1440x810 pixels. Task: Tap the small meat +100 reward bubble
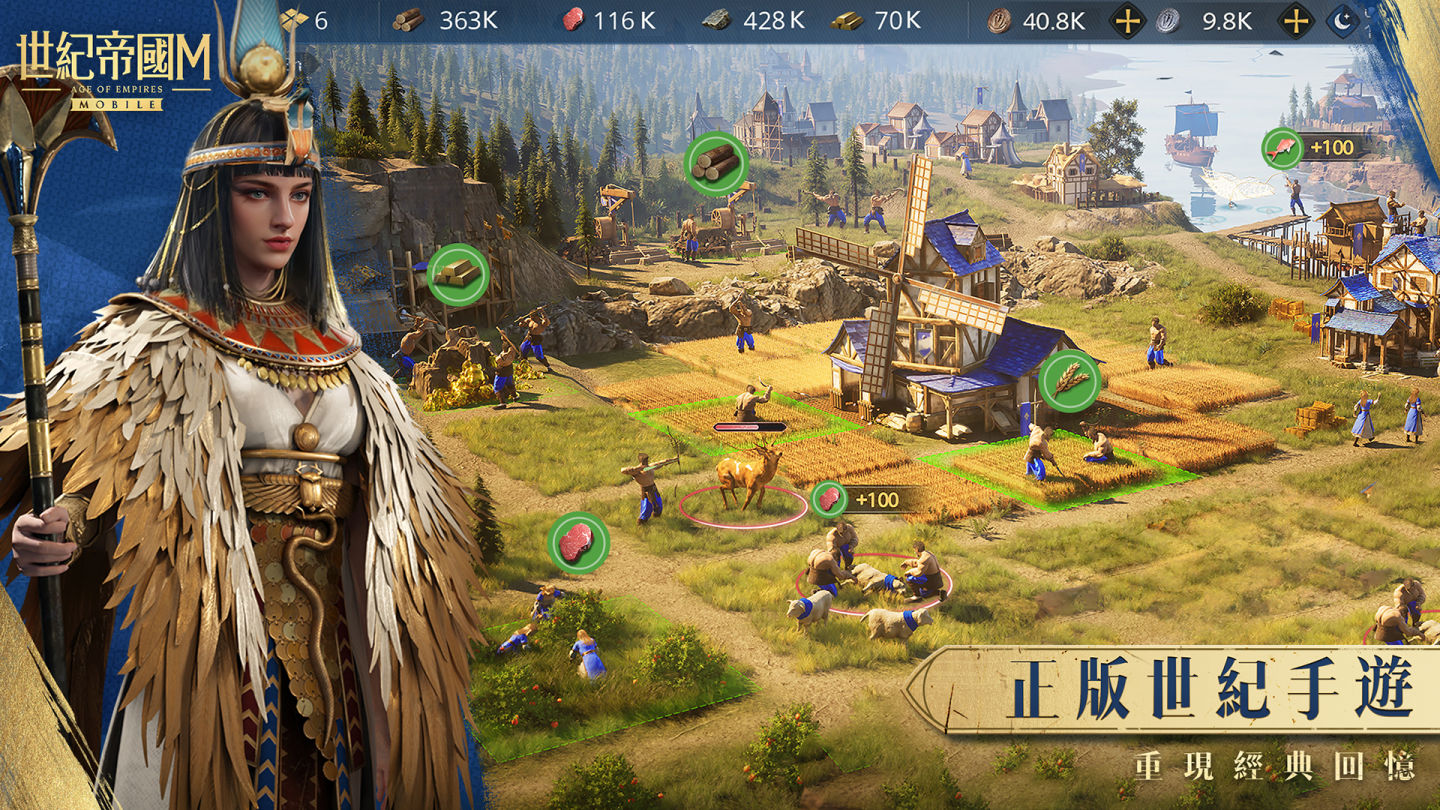click(829, 499)
